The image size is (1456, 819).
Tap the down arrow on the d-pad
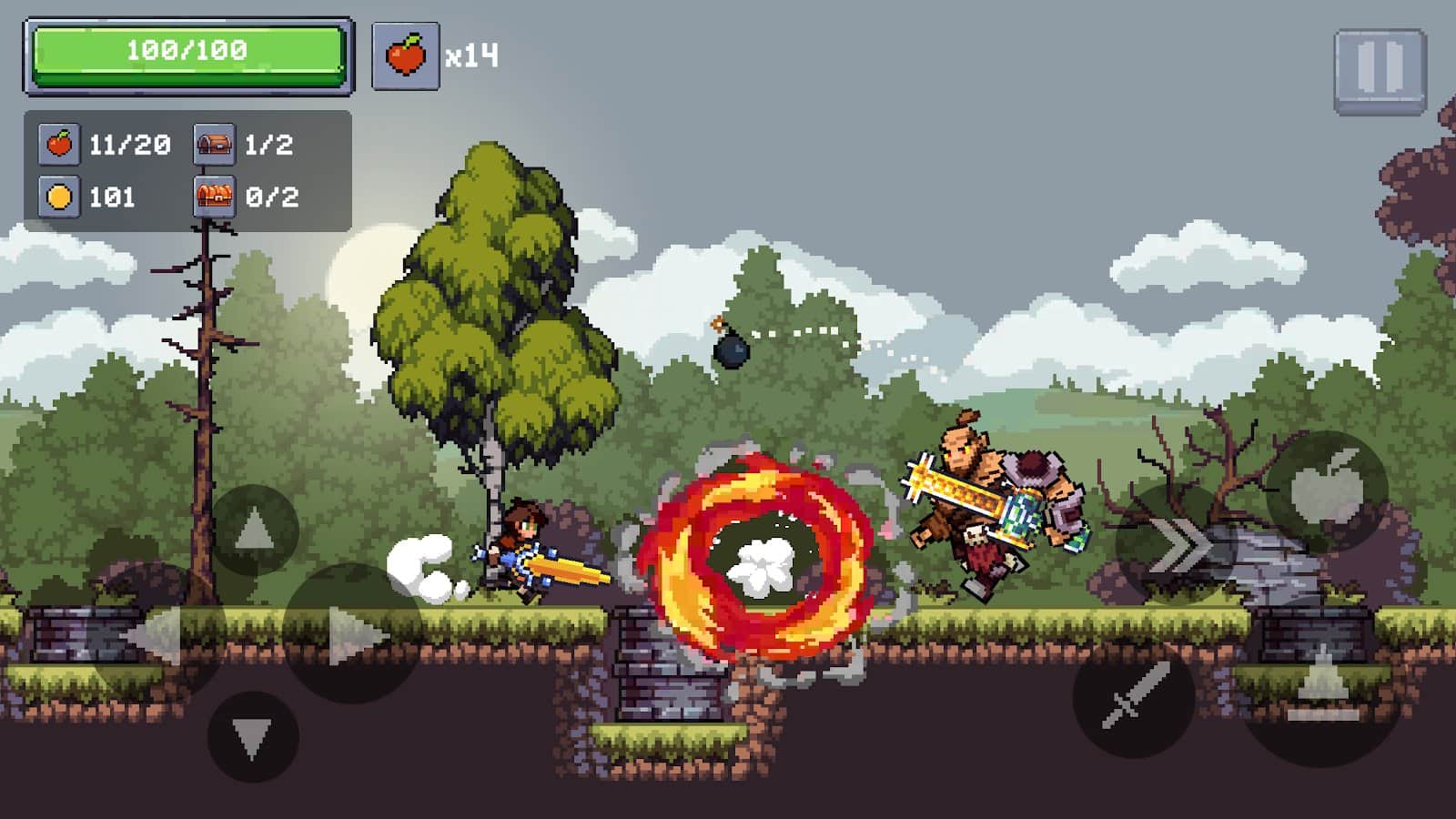pyautogui.click(x=252, y=735)
